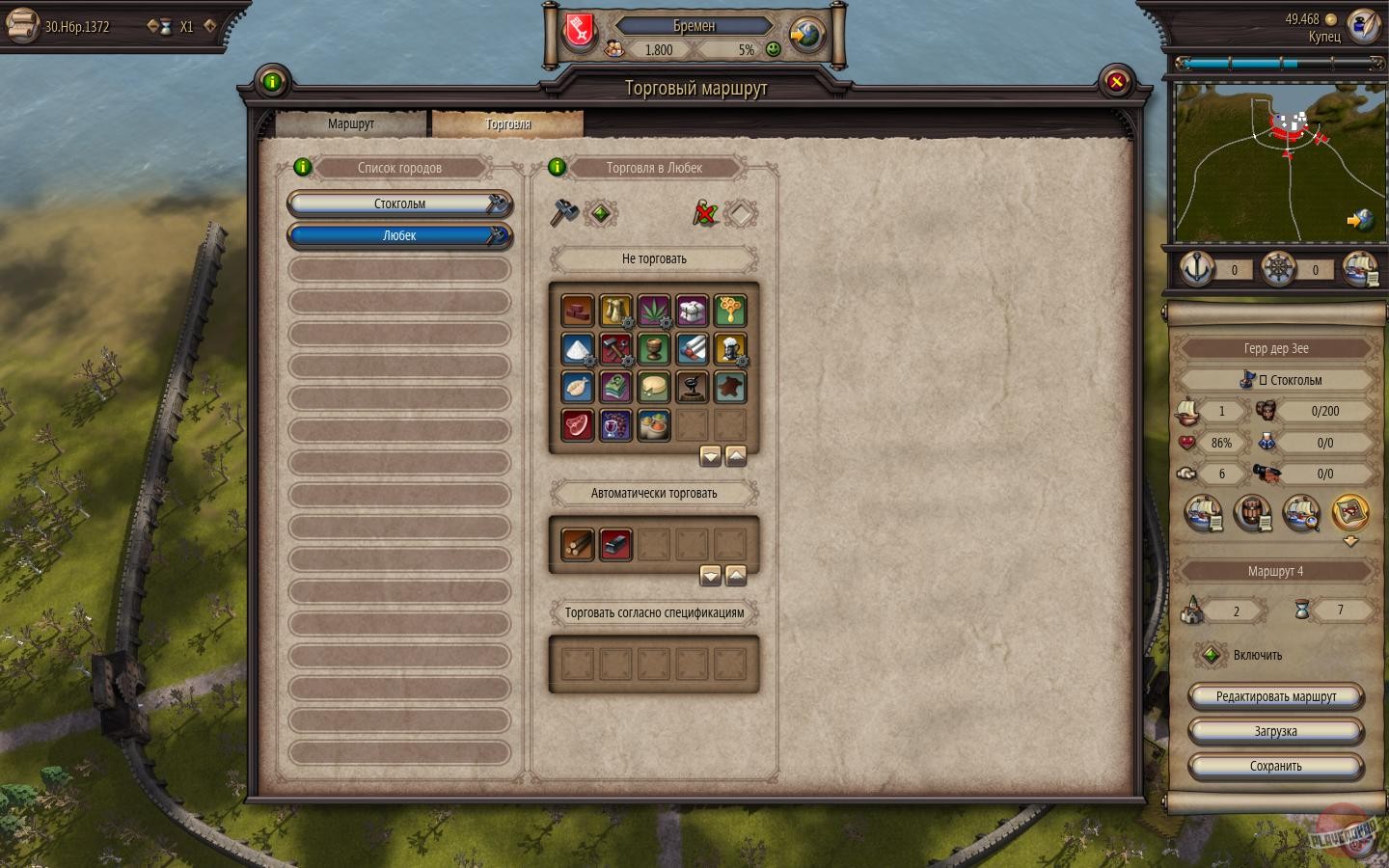Select the iron goods icon under Автоматически торговать
The height and width of the screenshot is (868, 1389).
(x=614, y=544)
